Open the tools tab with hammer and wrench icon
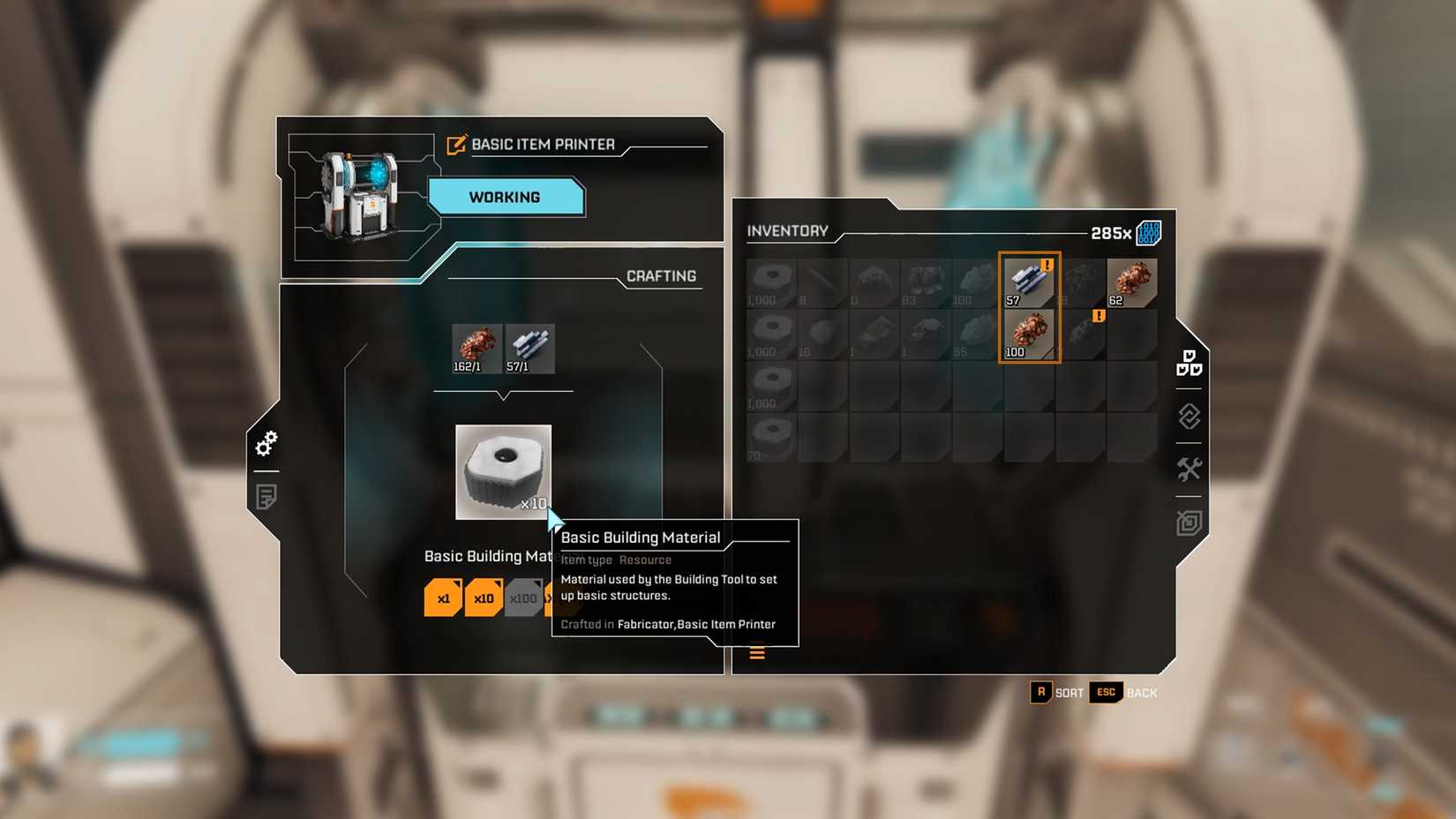Image resolution: width=1456 pixels, height=819 pixels. click(x=1188, y=470)
